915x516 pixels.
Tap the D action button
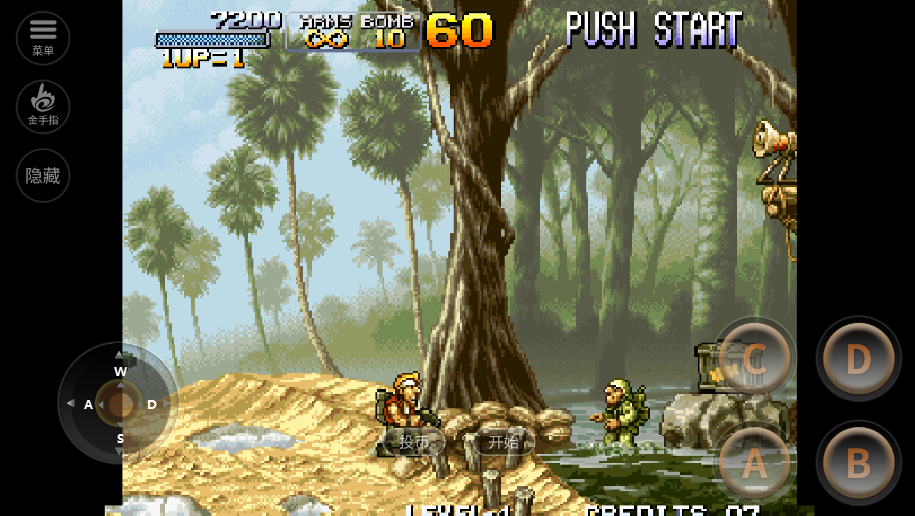click(x=858, y=359)
